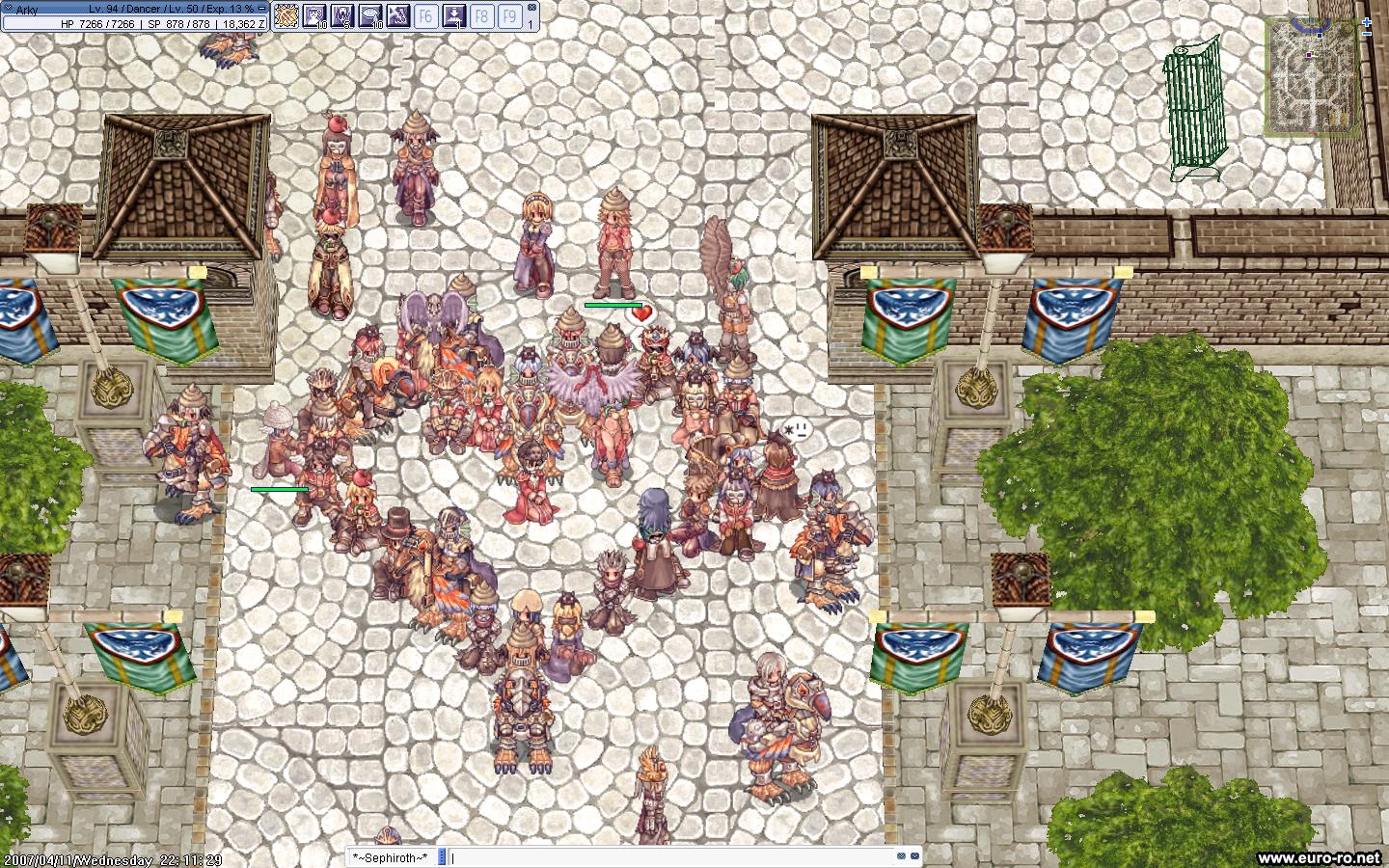Zoom in the minimap with plus
The height and width of the screenshot is (868, 1389).
click(x=1367, y=21)
